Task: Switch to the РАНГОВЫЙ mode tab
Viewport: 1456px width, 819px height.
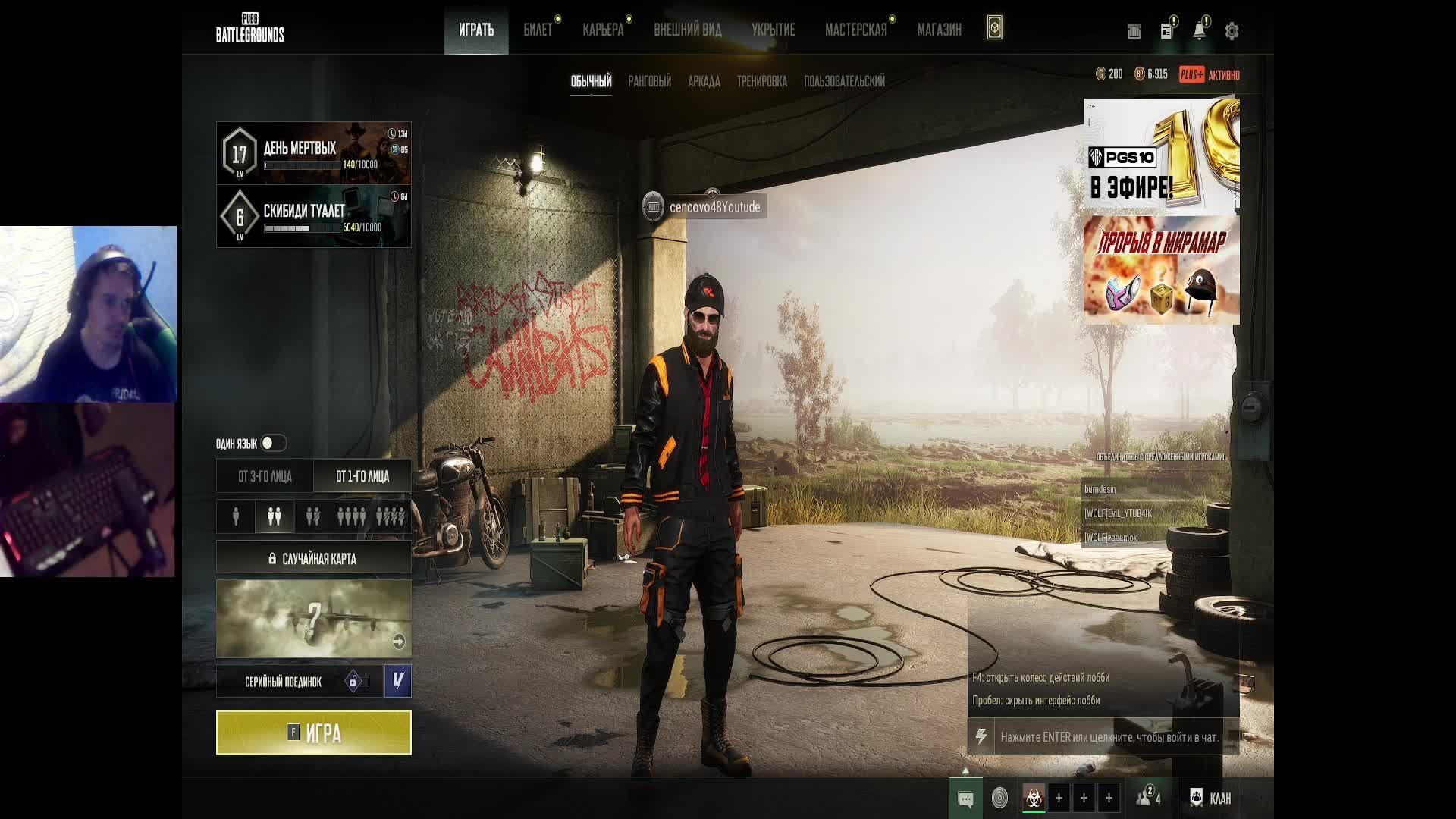Action: click(649, 81)
